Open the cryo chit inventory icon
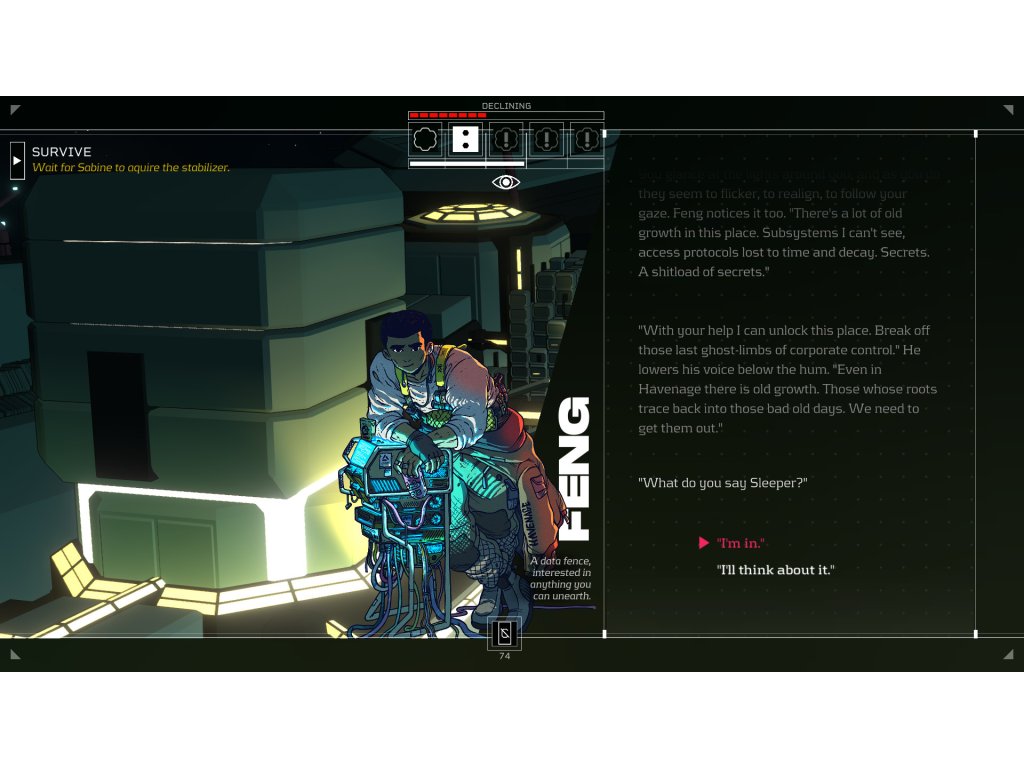 tap(504, 634)
